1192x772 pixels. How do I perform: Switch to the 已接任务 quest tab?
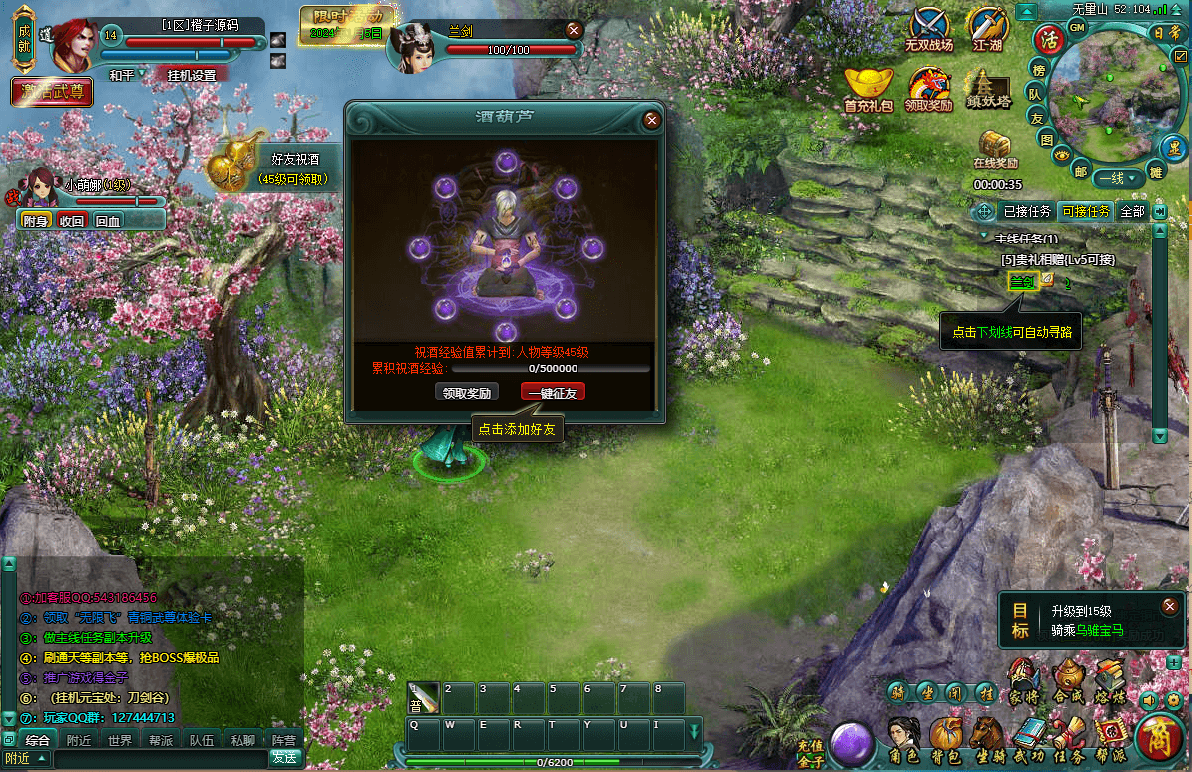pos(1027,212)
